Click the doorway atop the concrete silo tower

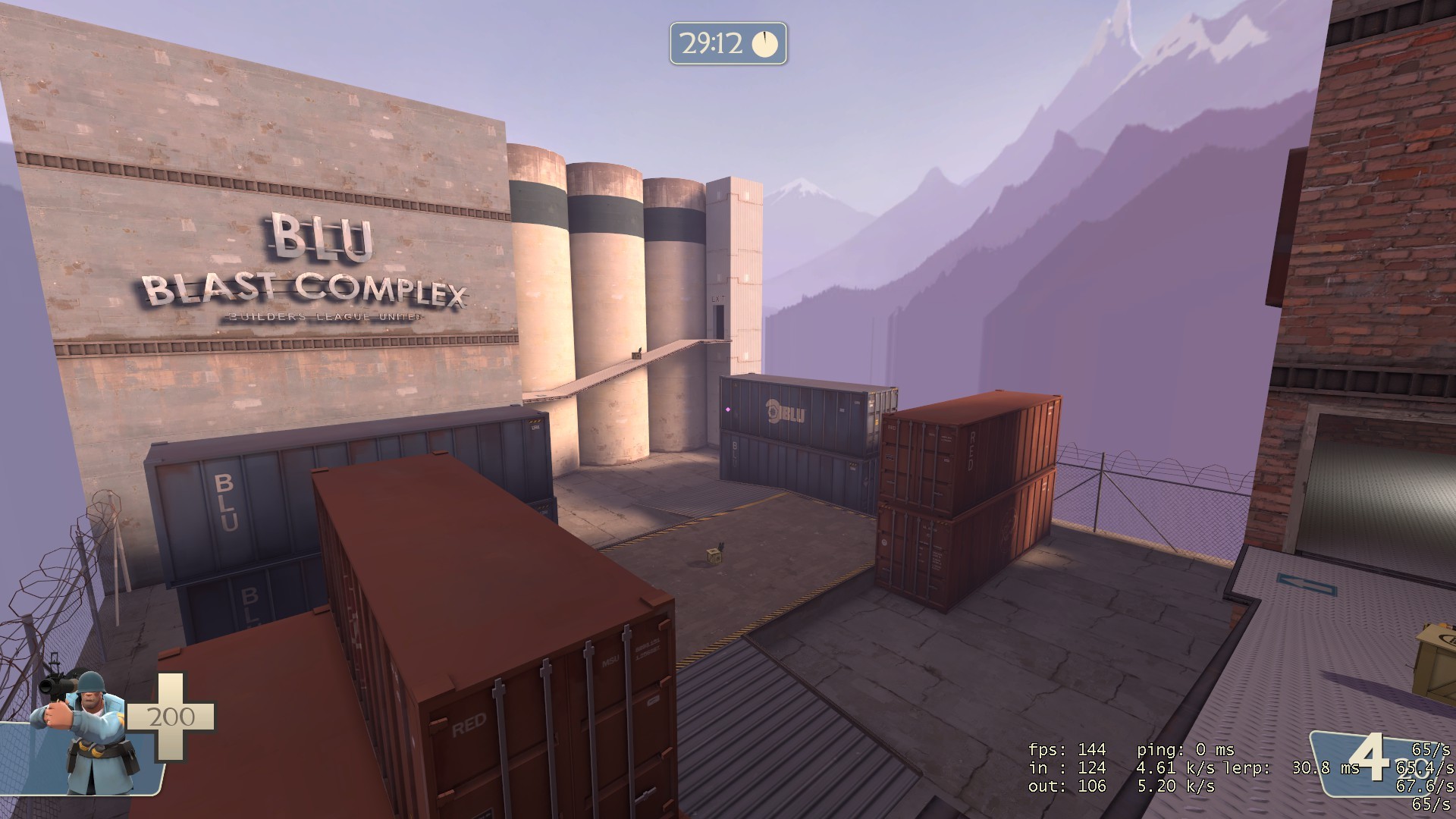[x=718, y=320]
